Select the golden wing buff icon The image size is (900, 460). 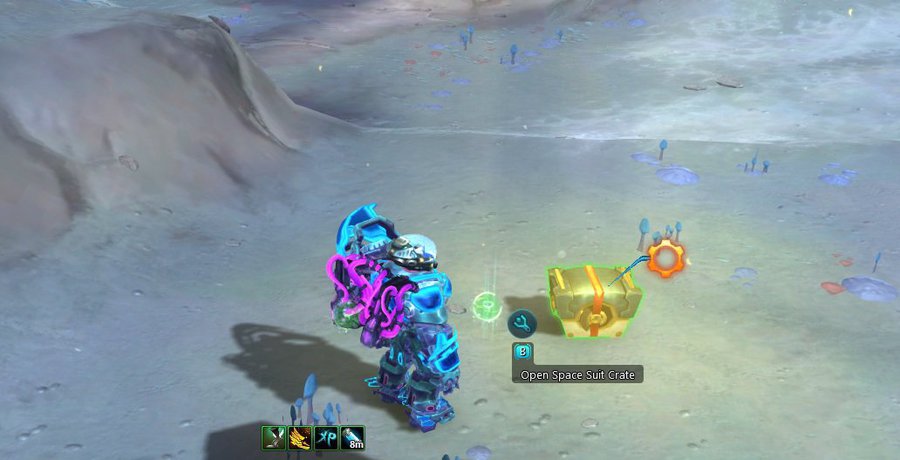[299, 437]
